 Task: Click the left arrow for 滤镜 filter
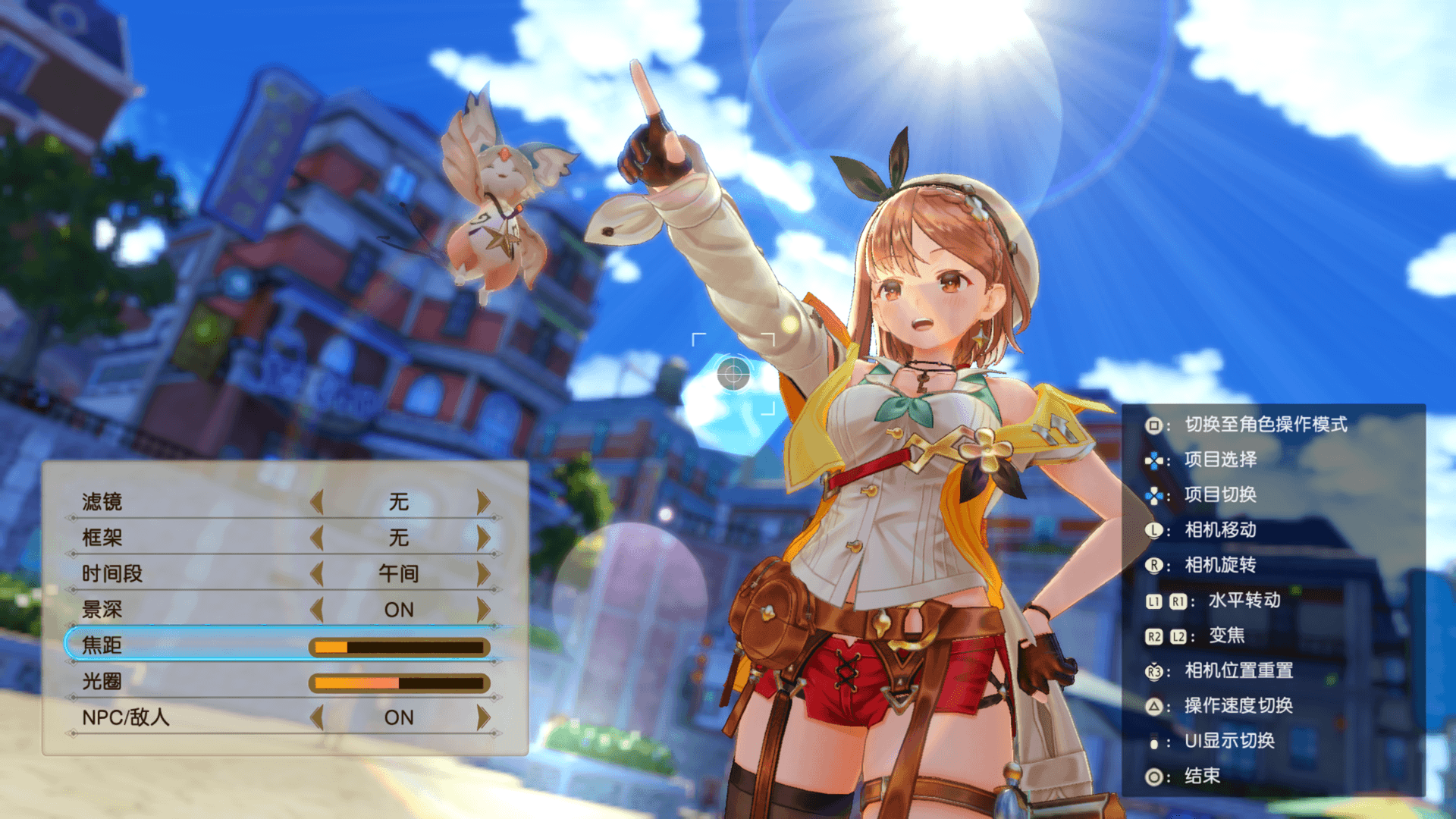click(x=317, y=501)
